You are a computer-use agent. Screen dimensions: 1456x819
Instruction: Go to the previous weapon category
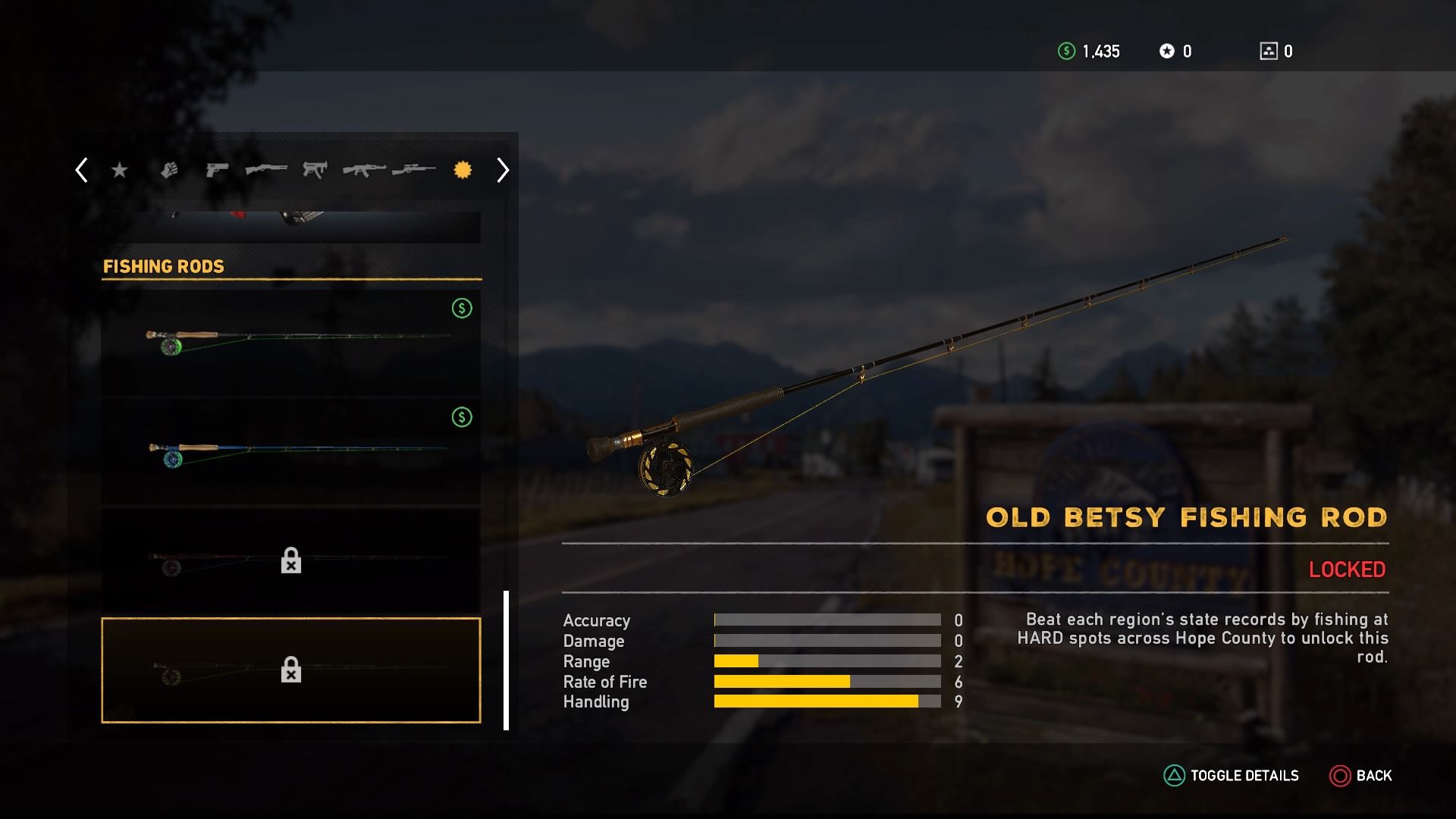tap(82, 170)
